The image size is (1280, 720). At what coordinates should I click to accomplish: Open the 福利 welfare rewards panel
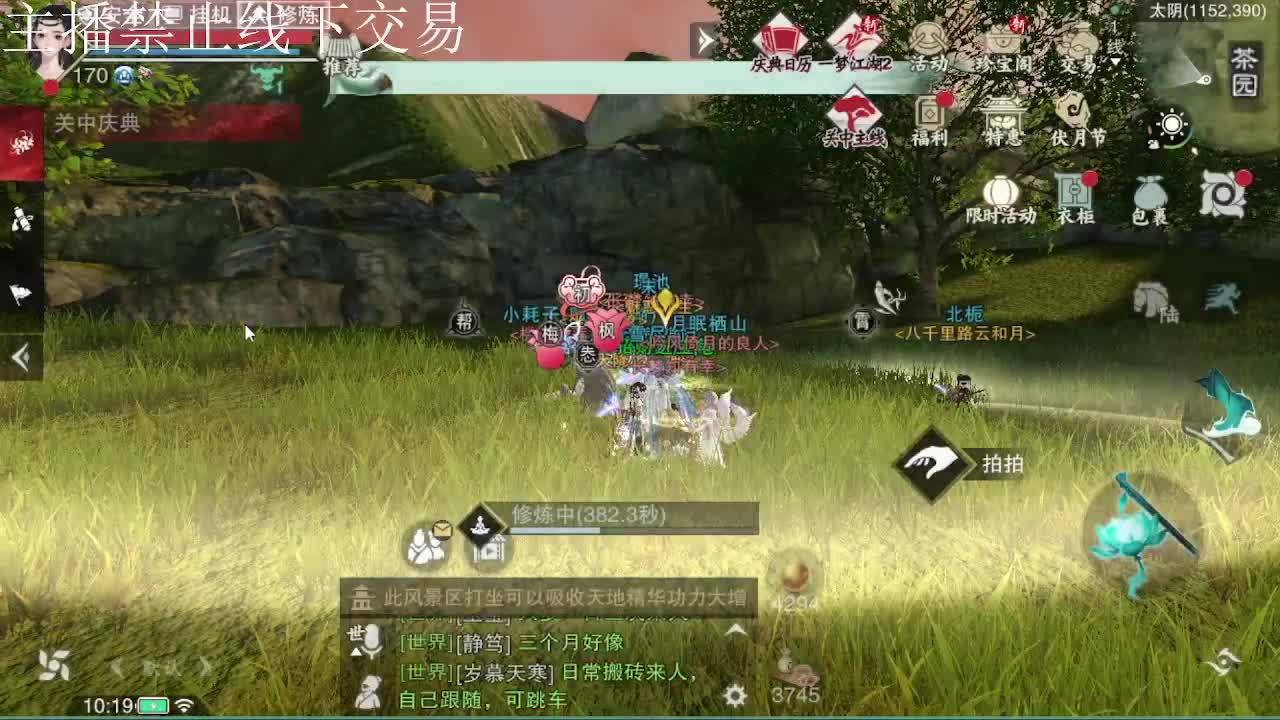[x=930, y=118]
